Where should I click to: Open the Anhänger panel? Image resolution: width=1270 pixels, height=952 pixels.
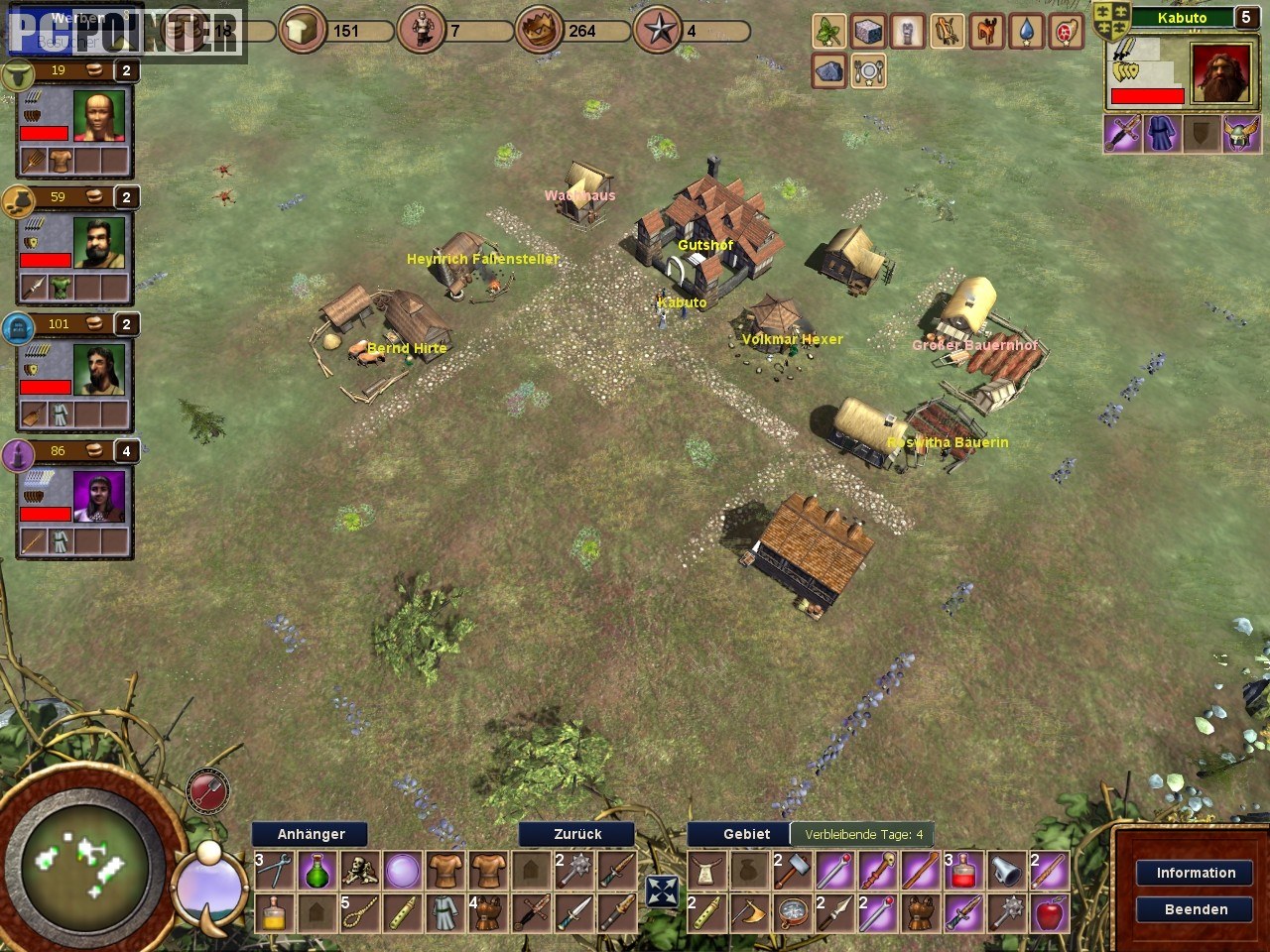(x=311, y=834)
